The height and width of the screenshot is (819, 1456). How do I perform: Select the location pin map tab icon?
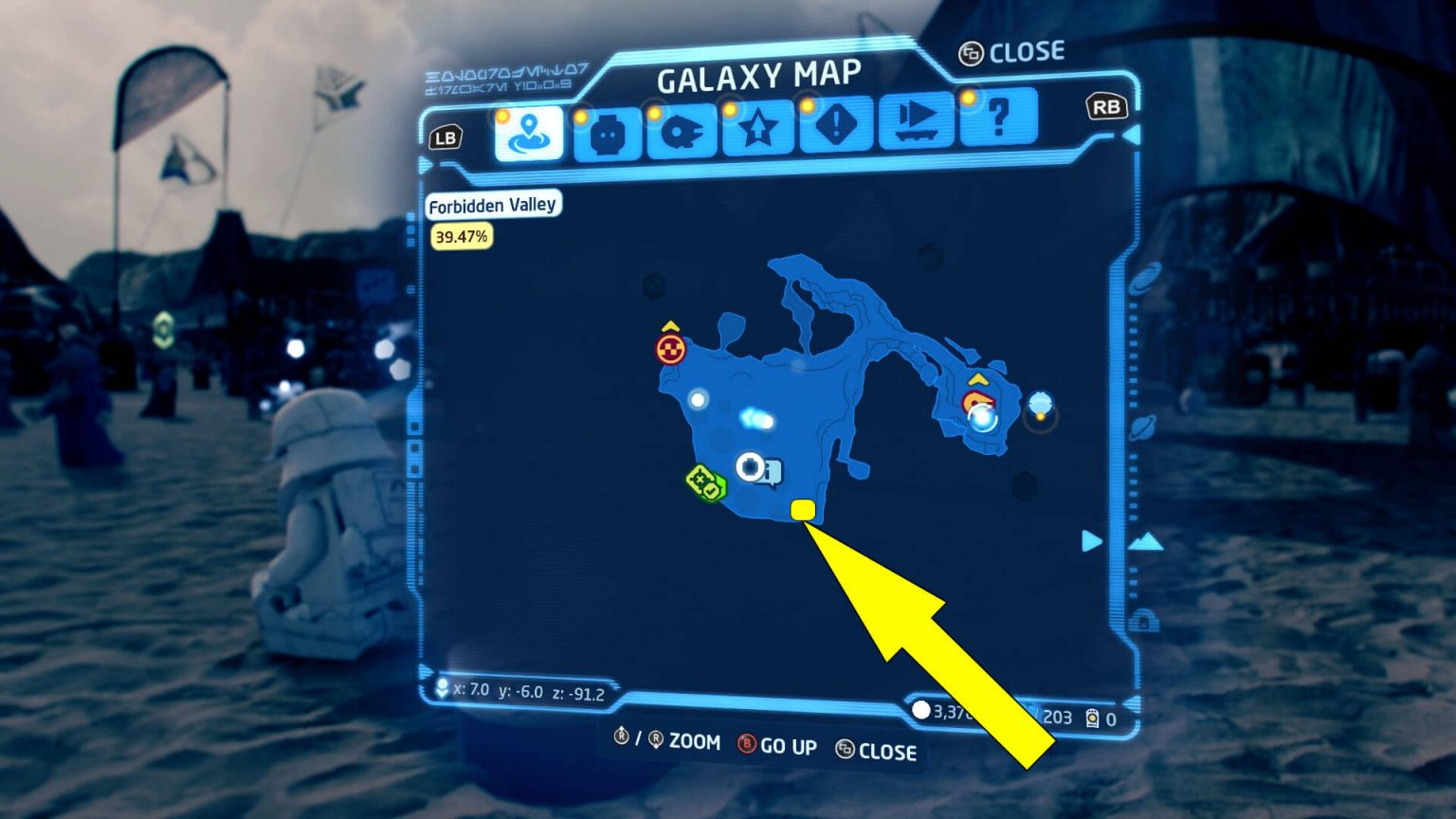click(529, 130)
